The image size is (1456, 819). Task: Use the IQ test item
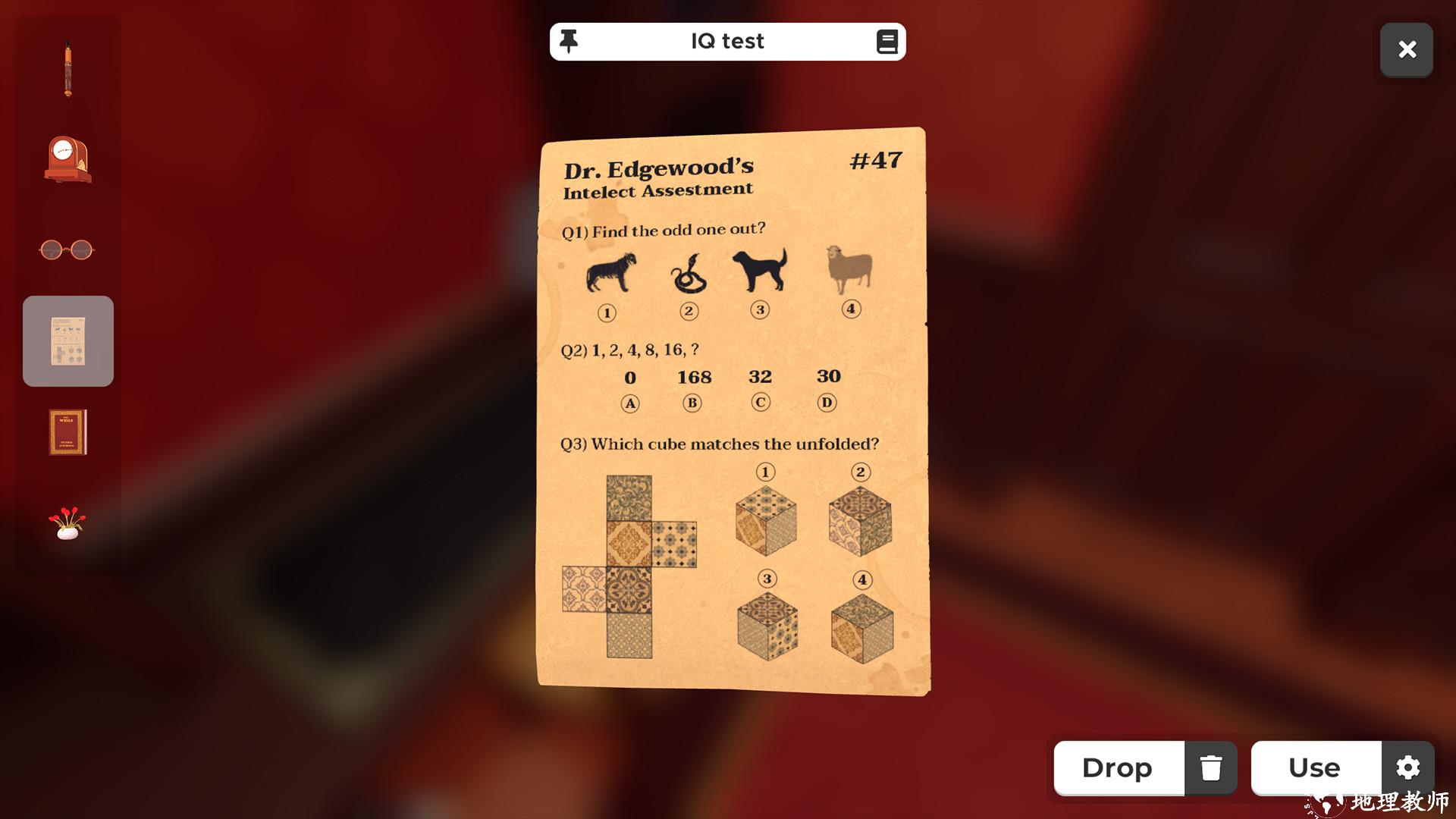point(1315,768)
